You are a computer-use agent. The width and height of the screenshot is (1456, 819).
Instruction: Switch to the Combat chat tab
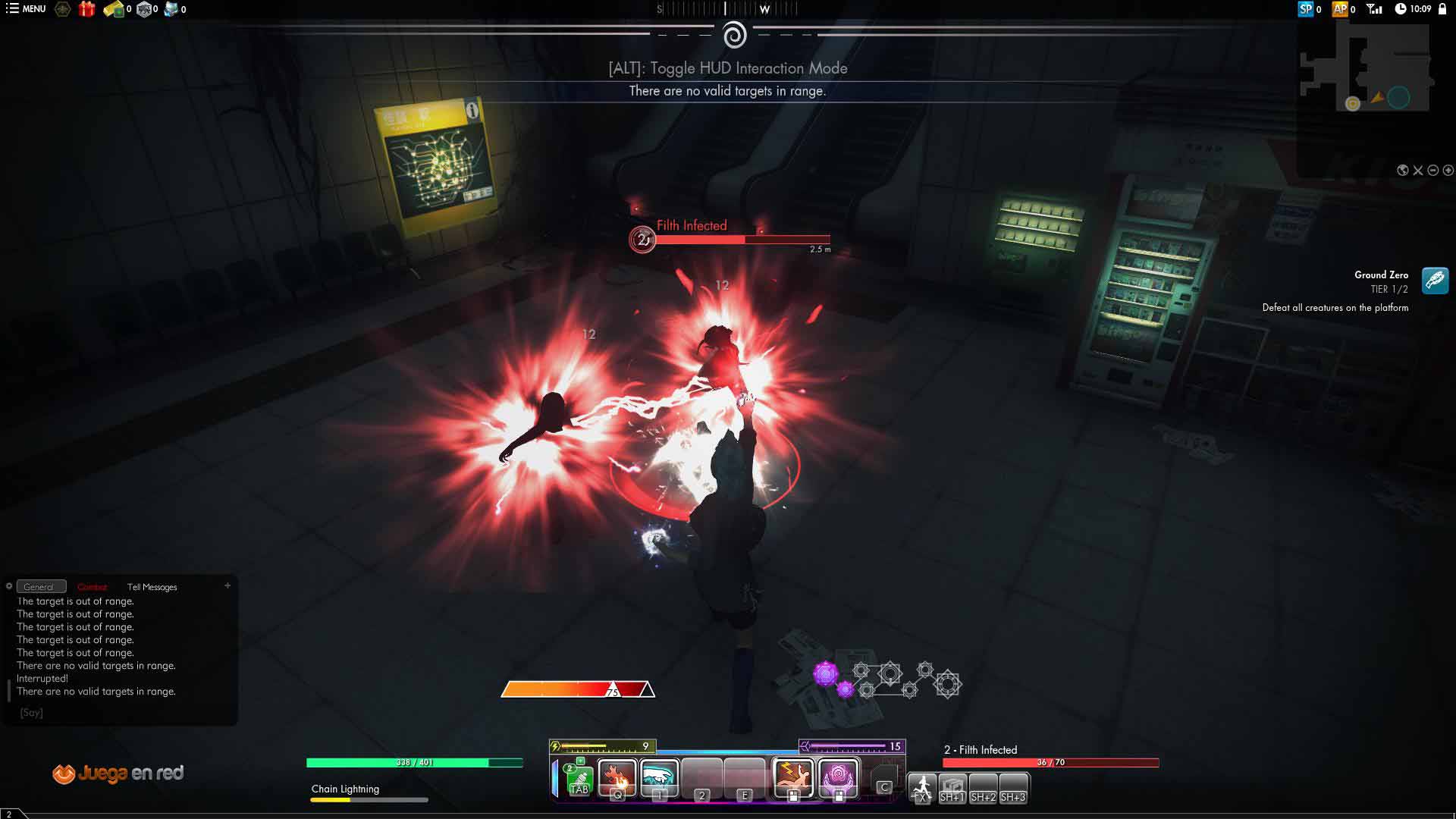tap(93, 587)
